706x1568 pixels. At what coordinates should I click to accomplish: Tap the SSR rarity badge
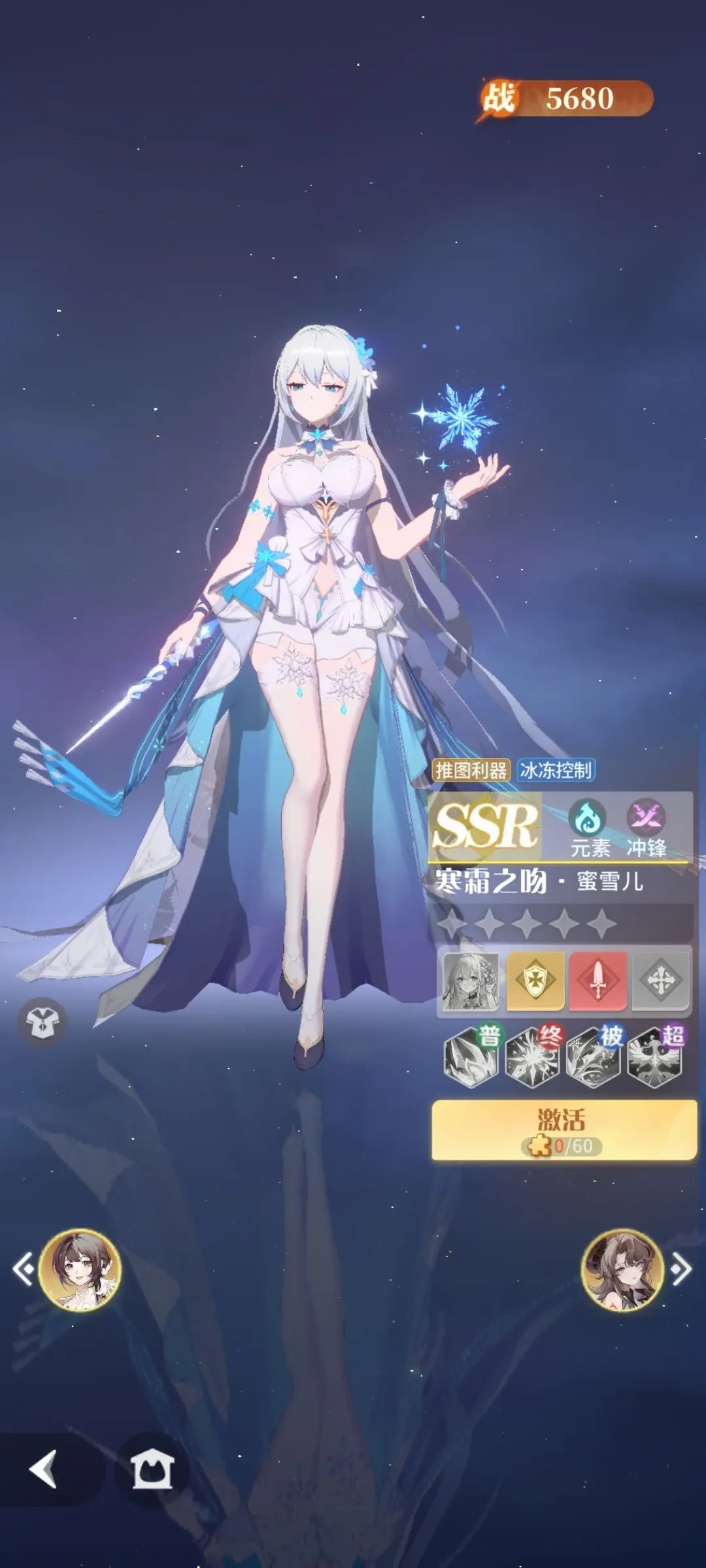485,826
